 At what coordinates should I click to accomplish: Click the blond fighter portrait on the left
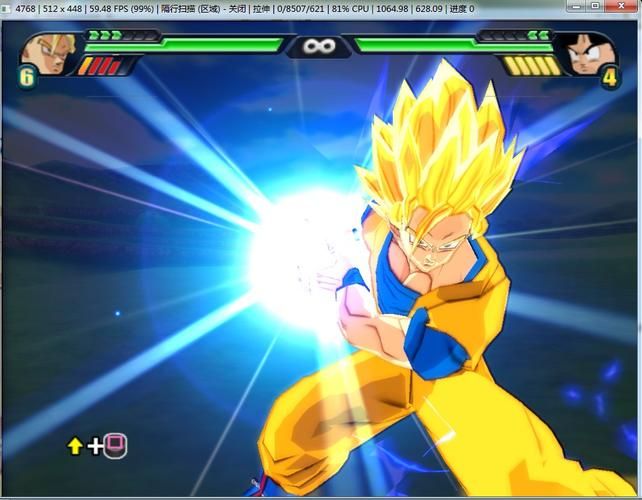tap(45, 52)
